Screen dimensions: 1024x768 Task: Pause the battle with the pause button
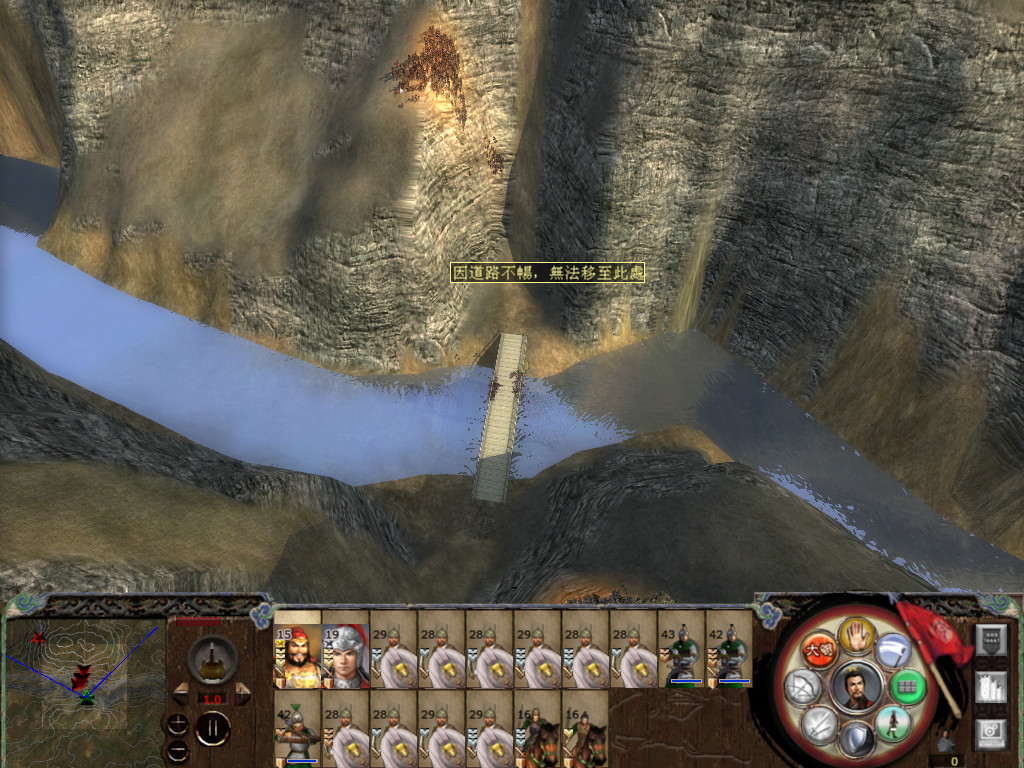[x=212, y=728]
